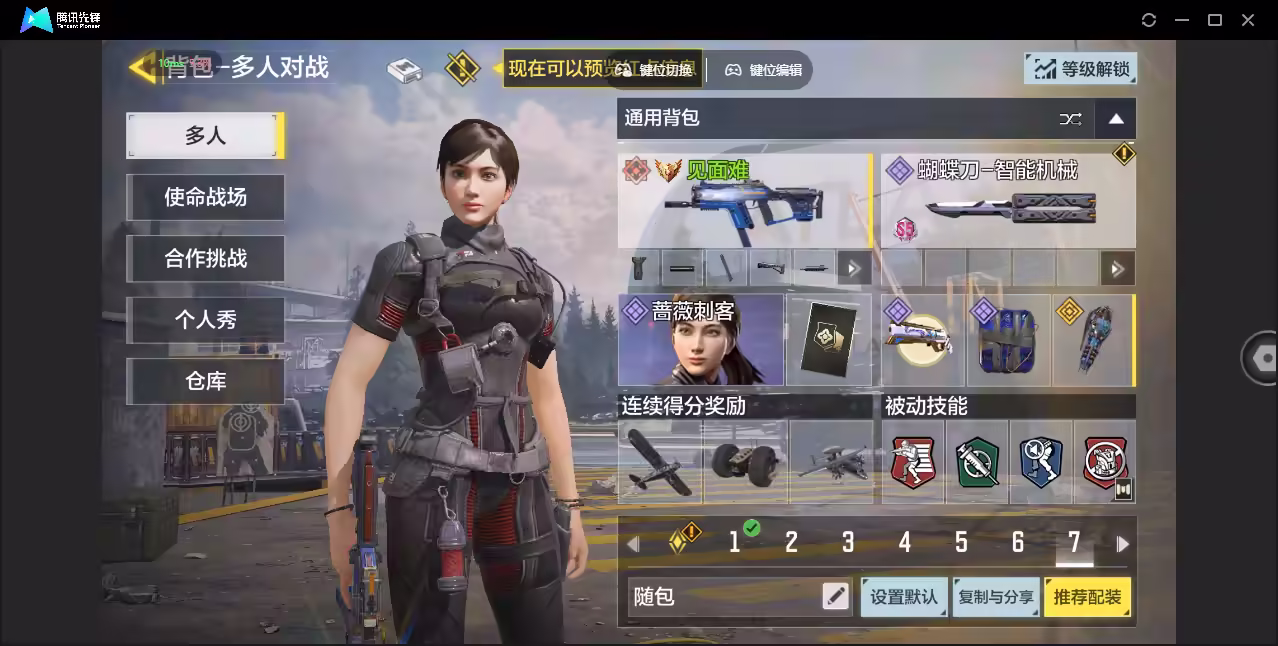Select the 合作挑战 tab
Screen dimensions: 1278x646
205,258
